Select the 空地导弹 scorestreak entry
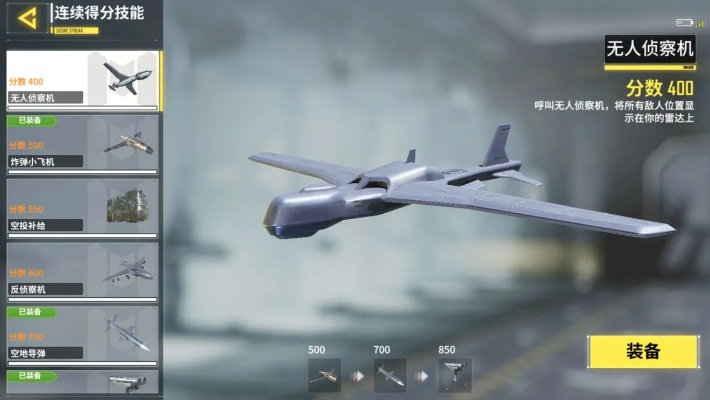Screen dimensions: 710x400 82,334
